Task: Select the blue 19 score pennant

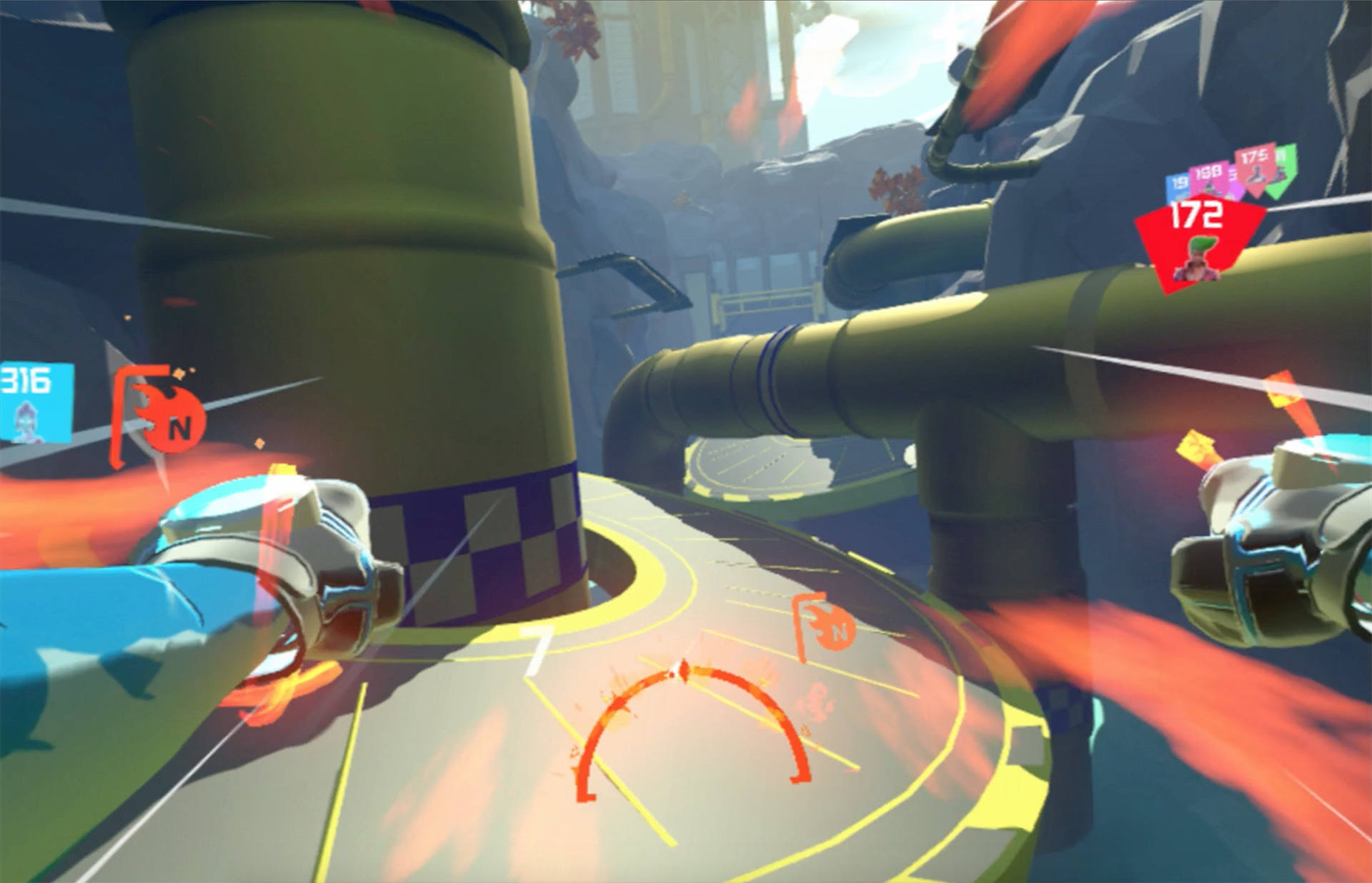Action: (1178, 184)
